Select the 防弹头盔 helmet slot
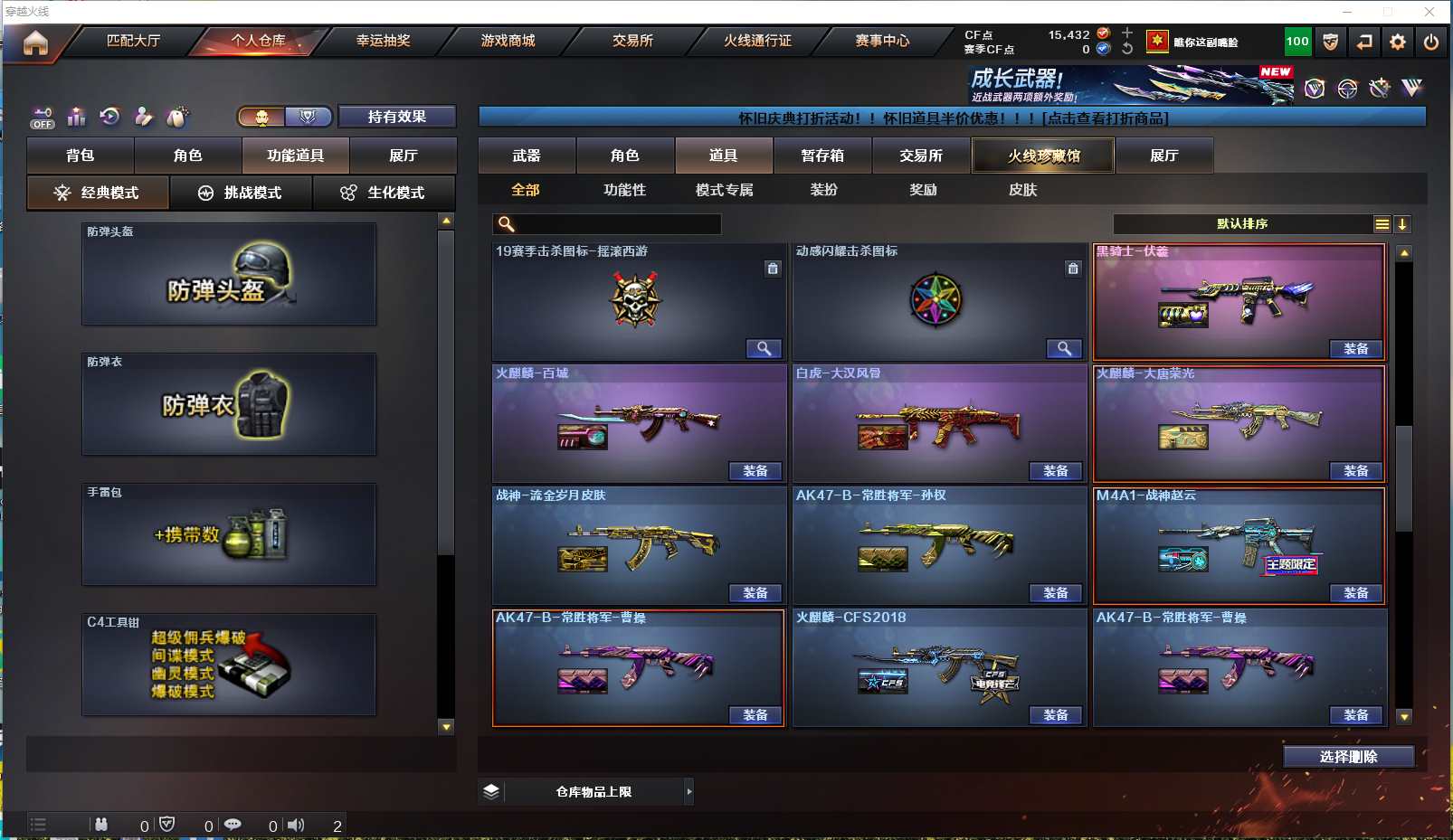Image resolution: width=1453 pixels, height=840 pixels. pos(229,274)
